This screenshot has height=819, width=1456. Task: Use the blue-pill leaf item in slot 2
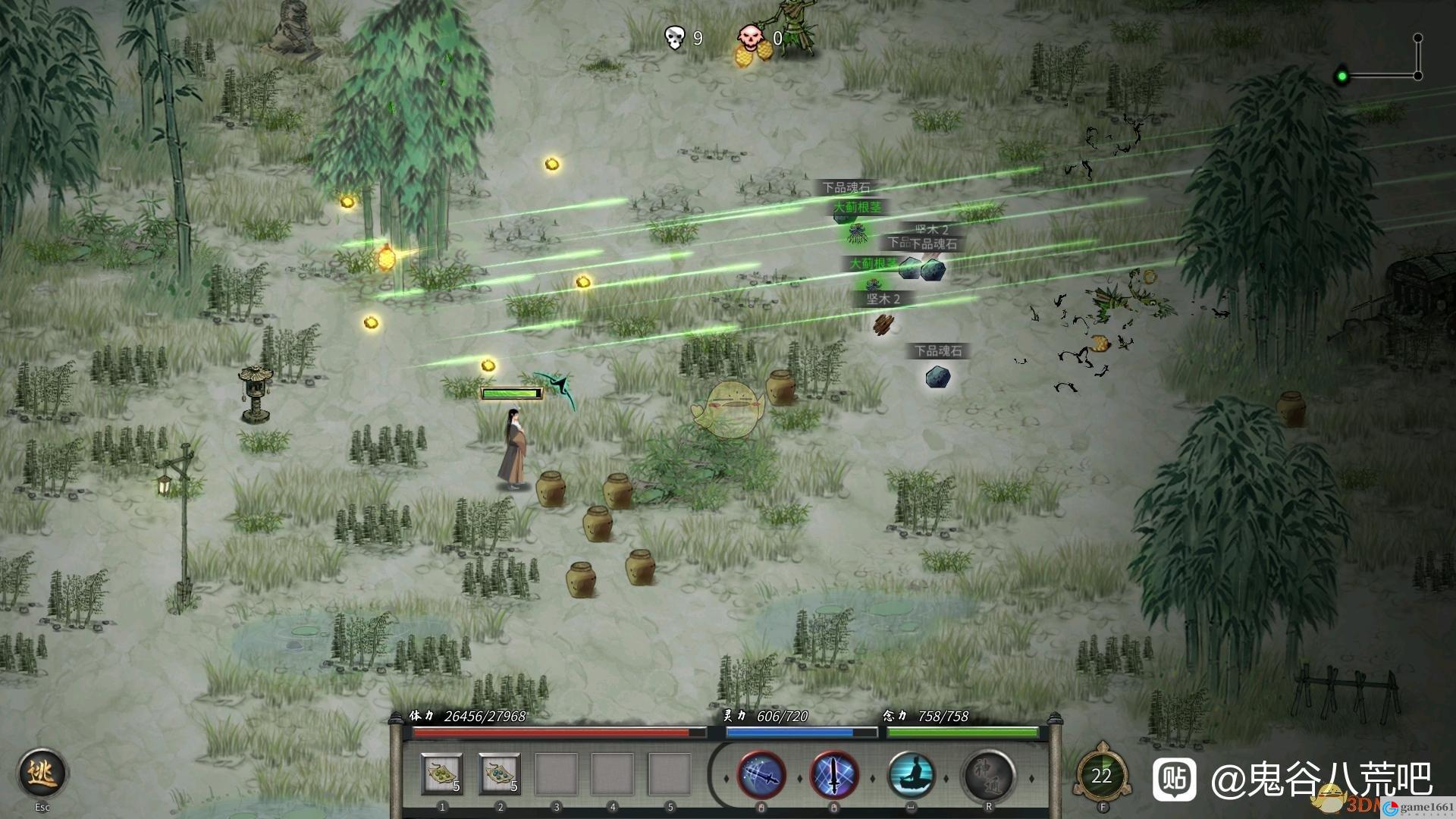click(499, 774)
